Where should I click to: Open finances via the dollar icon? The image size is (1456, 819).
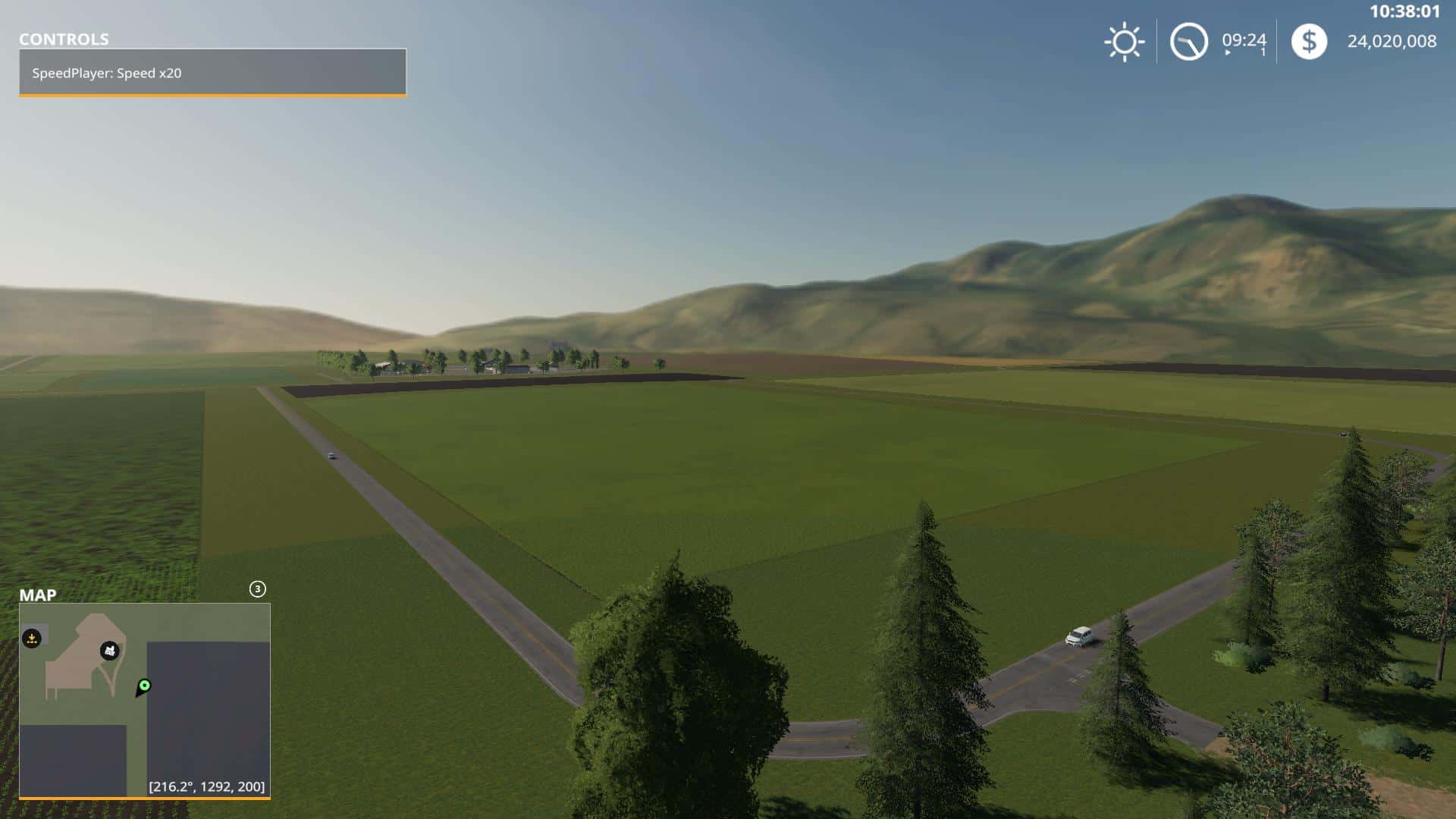pyautogui.click(x=1309, y=42)
